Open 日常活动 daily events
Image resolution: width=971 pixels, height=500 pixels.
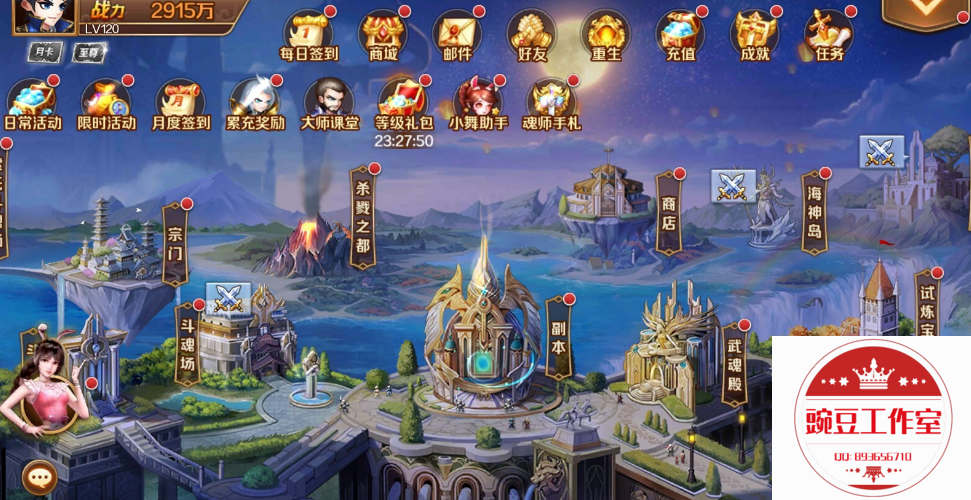click(33, 103)
